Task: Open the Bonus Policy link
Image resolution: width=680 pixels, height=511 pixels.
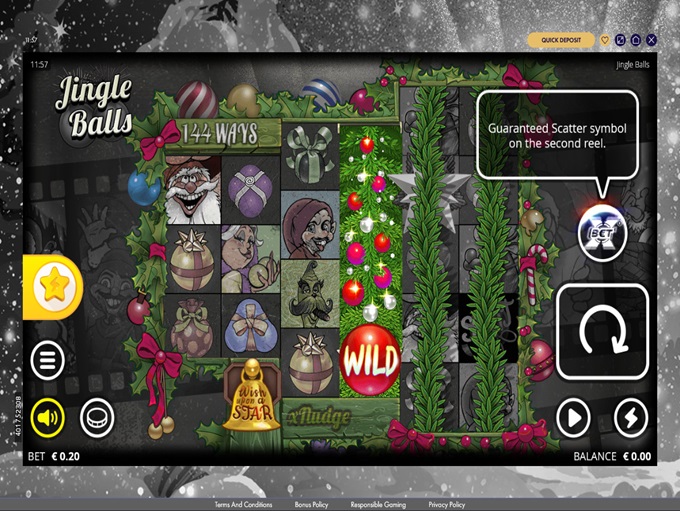Action: (x=311, y=505)
